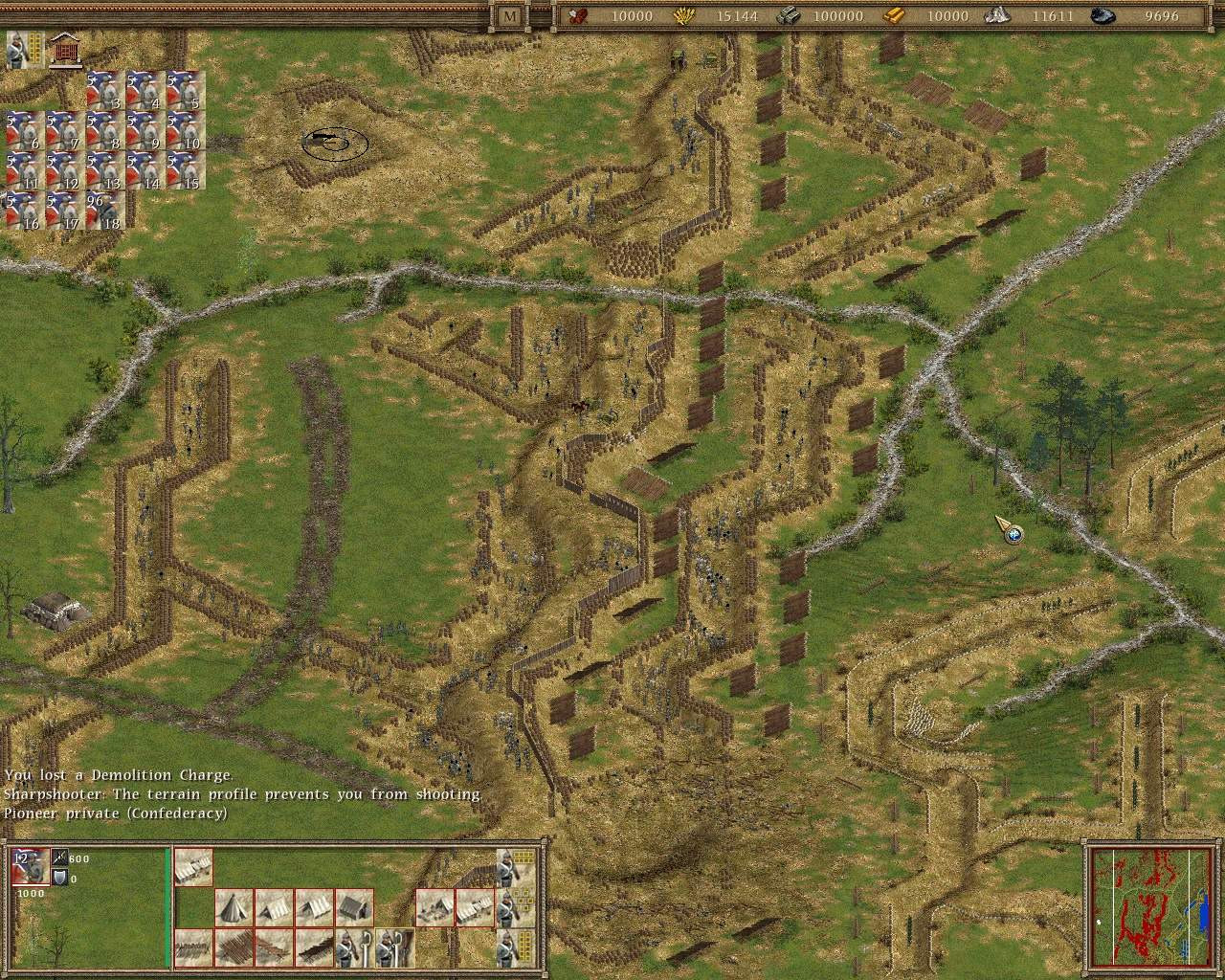This screenshot has width=1225, height=980.
Task: Click the pickaxe attack stat icon
Action: tap(57, 858)
